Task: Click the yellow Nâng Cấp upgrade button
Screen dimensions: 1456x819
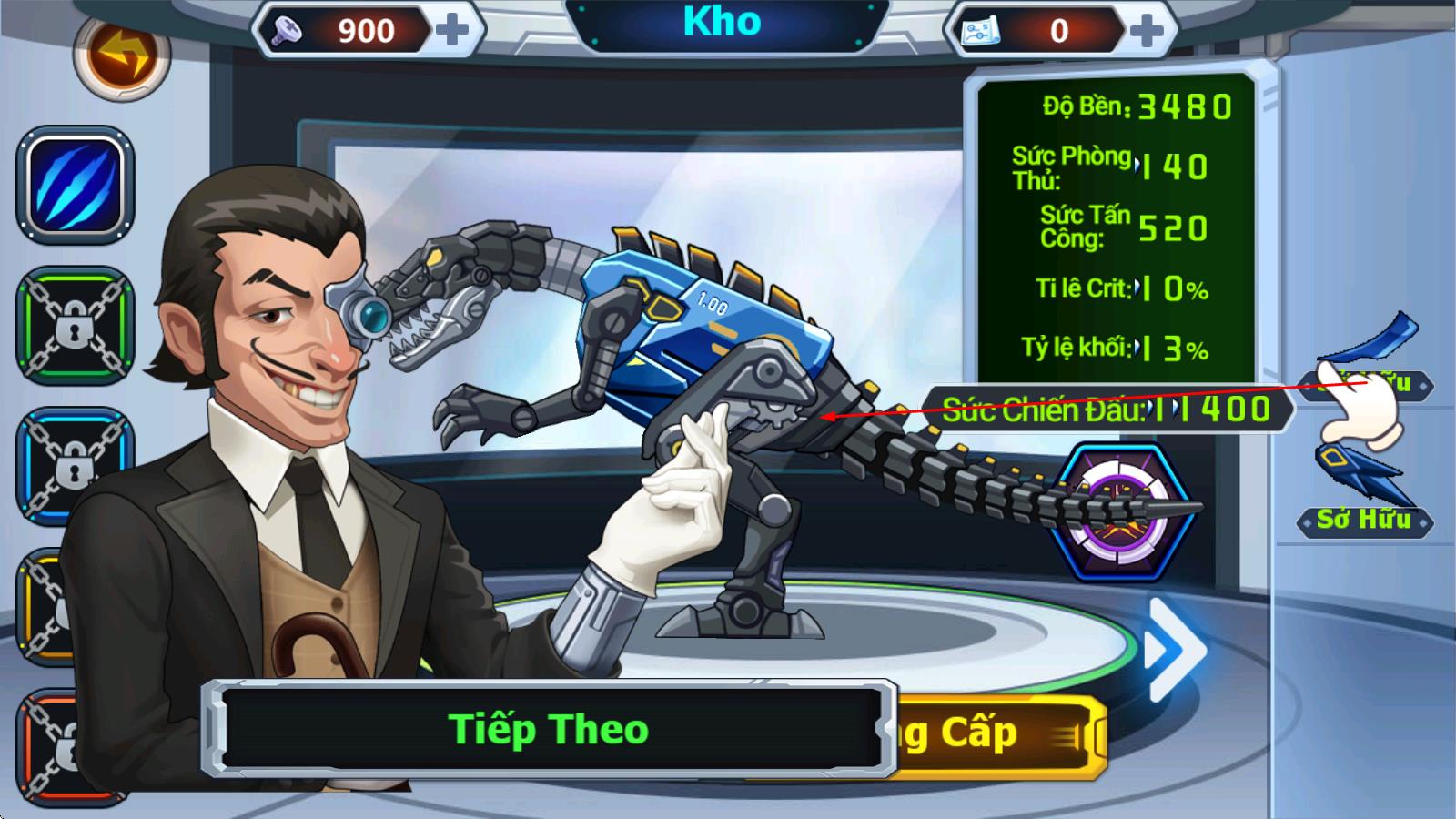Action: 1001,734
